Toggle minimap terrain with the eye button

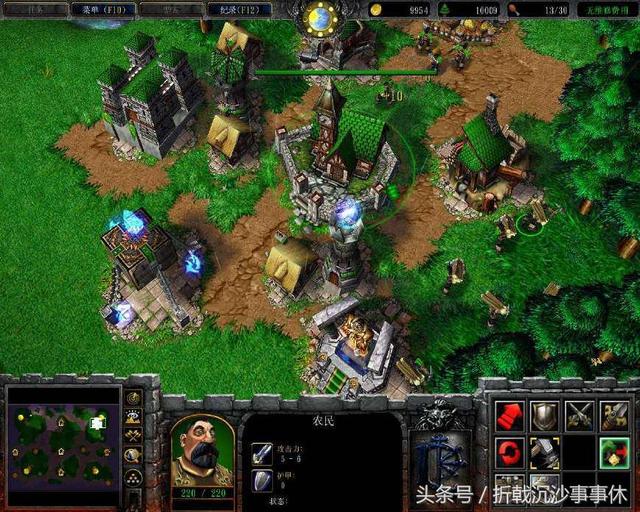pos(132,416)
